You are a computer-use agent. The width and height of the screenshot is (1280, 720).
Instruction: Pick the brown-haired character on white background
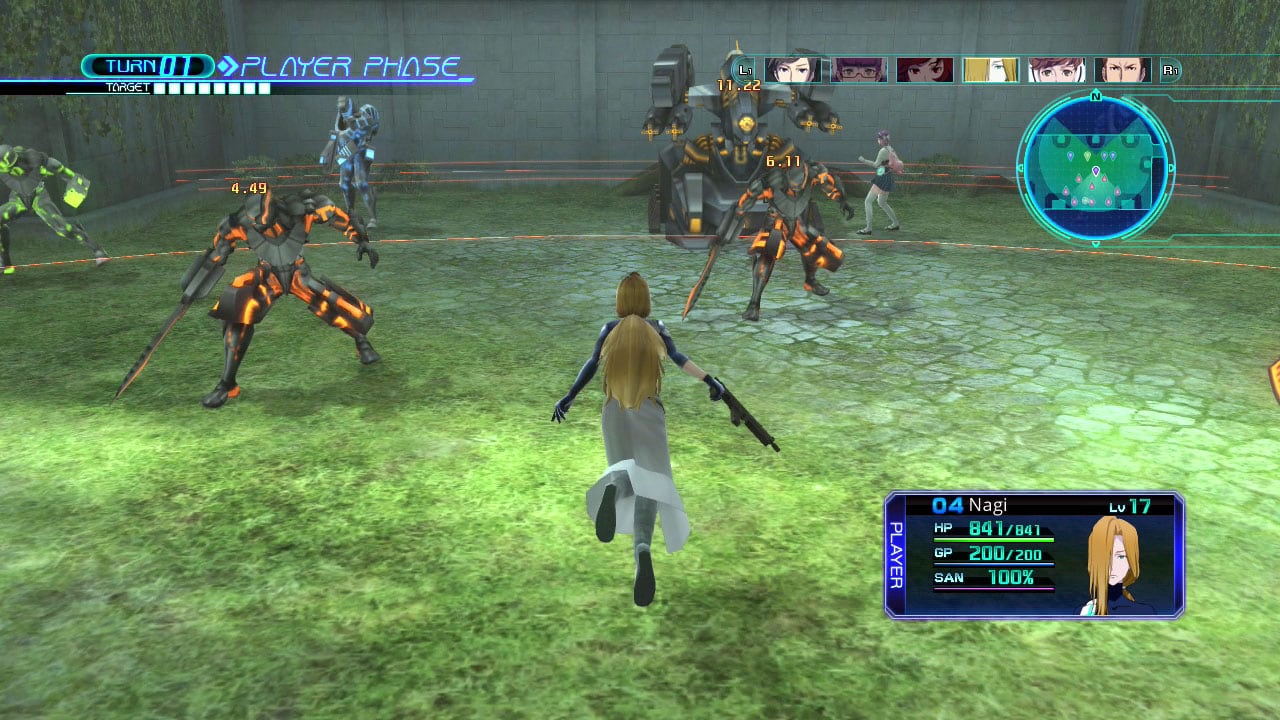tap(1056, 70)
